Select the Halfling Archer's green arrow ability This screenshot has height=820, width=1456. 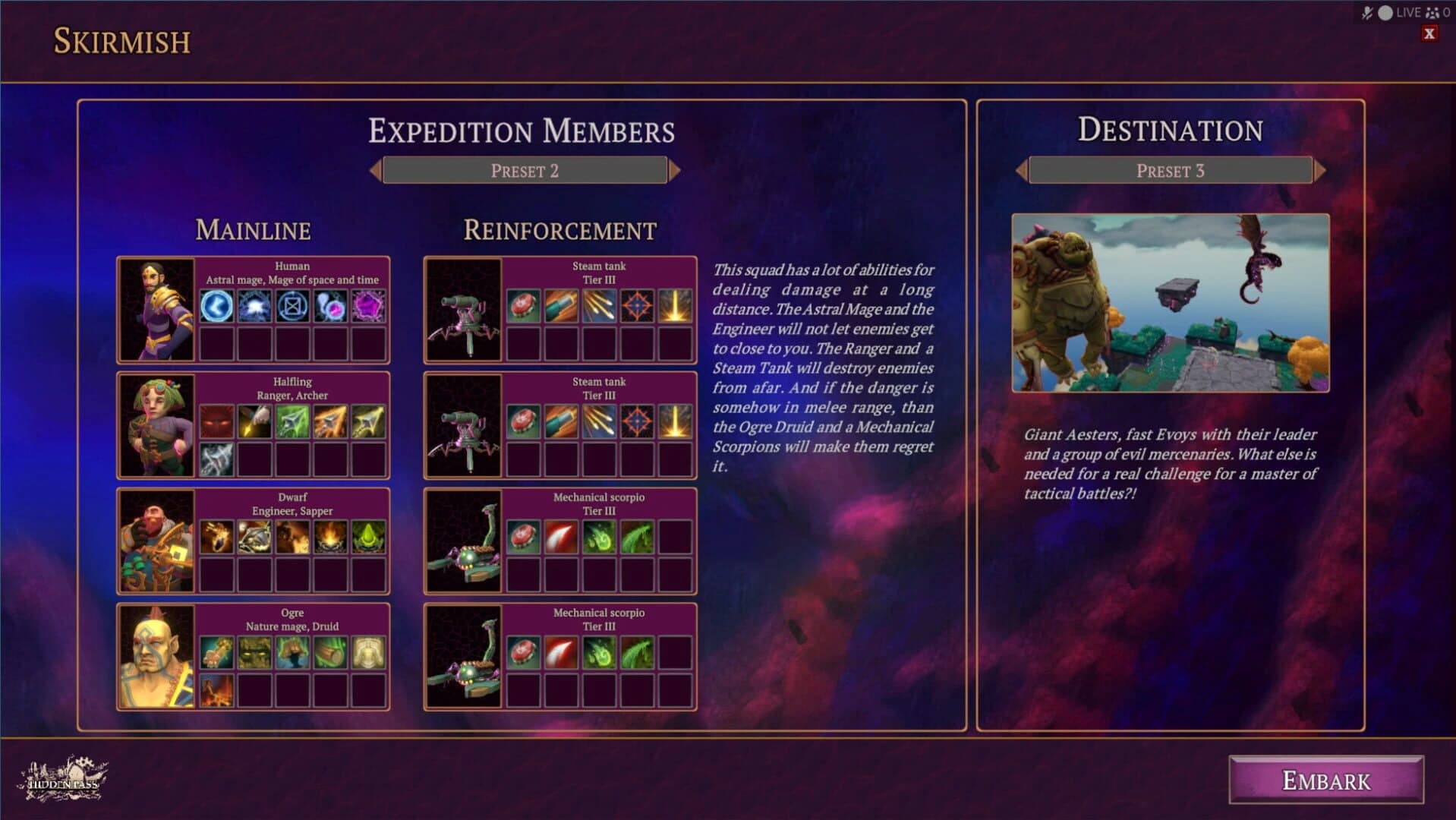pyautogui.click(x=293, y=423)
